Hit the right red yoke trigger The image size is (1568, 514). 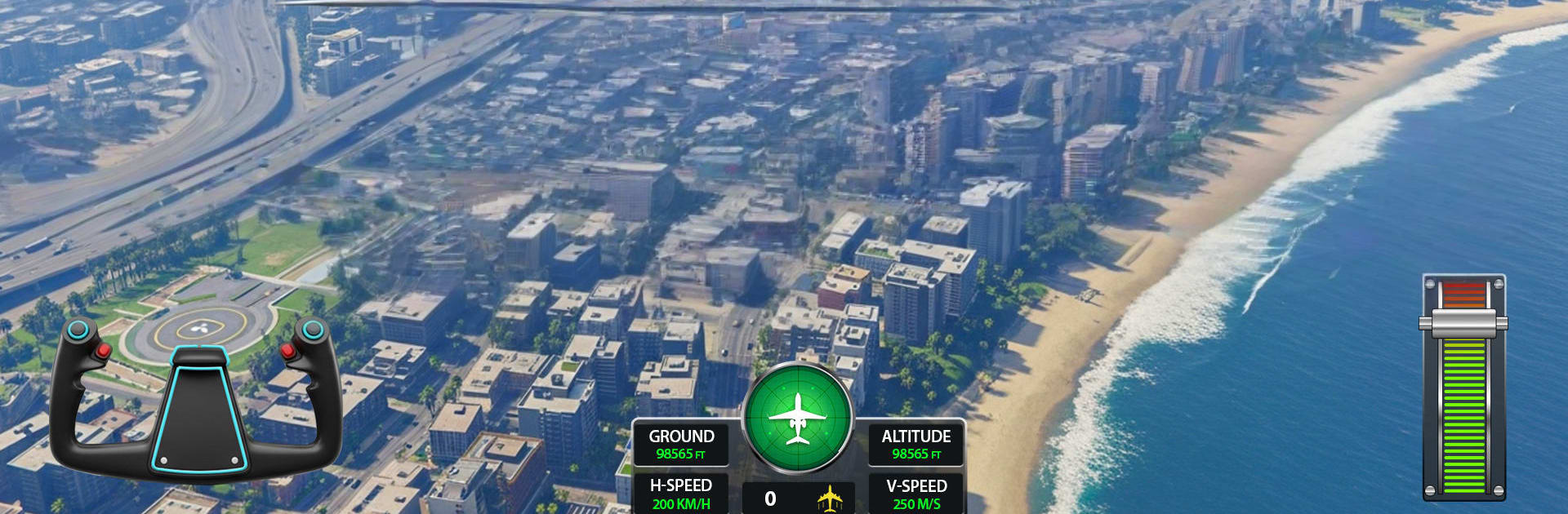pyautogui.click(x=287, y=352)
